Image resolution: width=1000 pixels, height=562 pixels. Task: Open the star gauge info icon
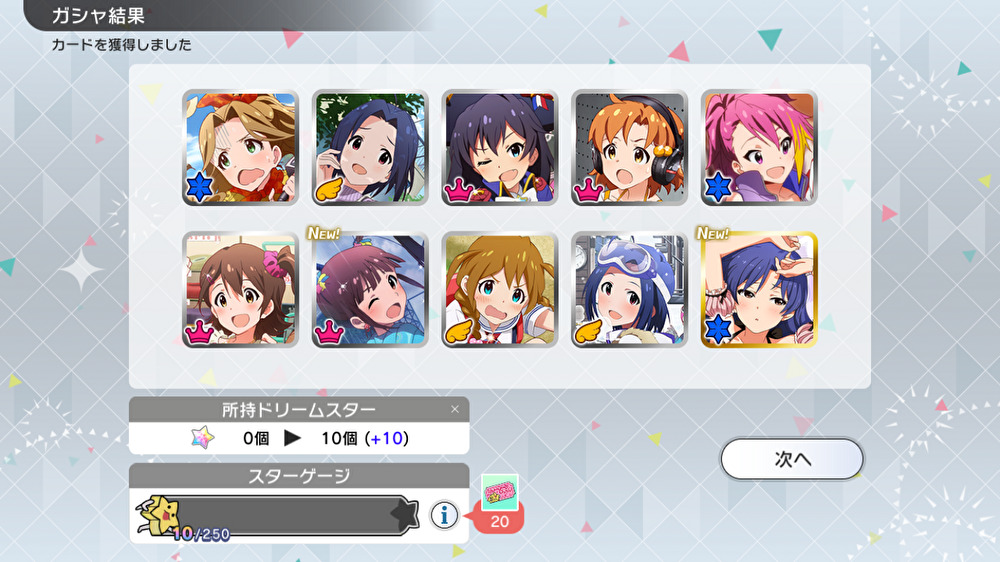point(444,515)
